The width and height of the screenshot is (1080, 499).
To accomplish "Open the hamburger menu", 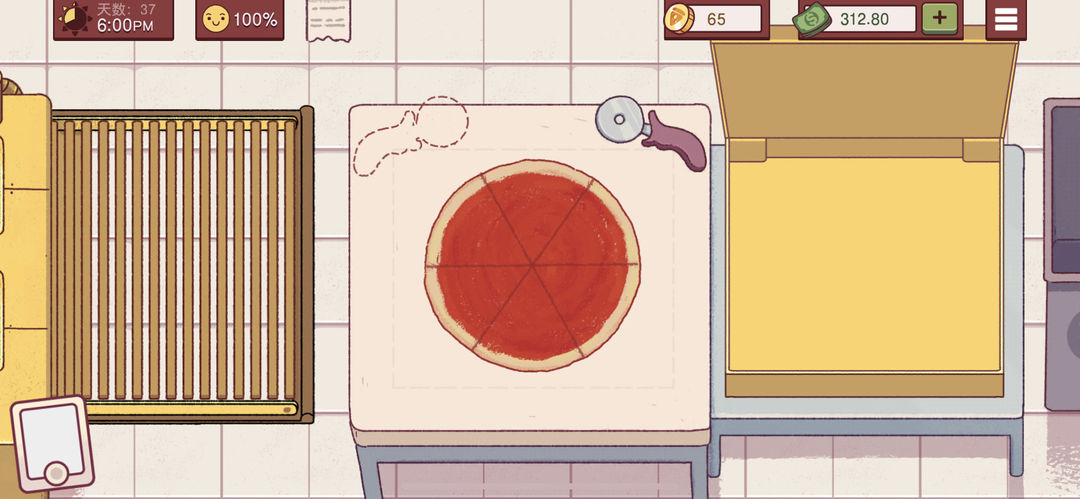I will [x=1005, y=19].
